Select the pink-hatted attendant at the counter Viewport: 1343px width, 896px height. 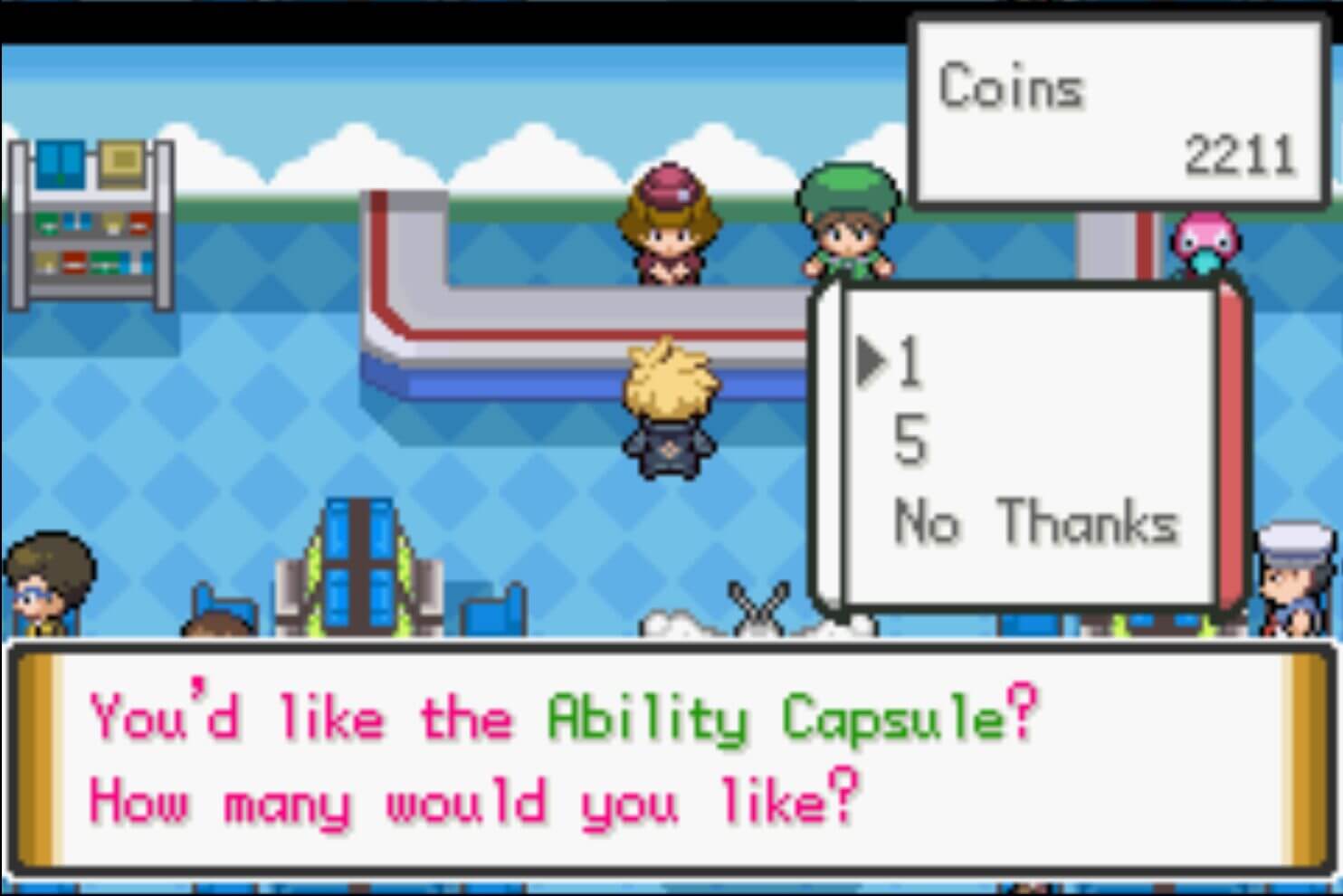(x=668, y=226)
